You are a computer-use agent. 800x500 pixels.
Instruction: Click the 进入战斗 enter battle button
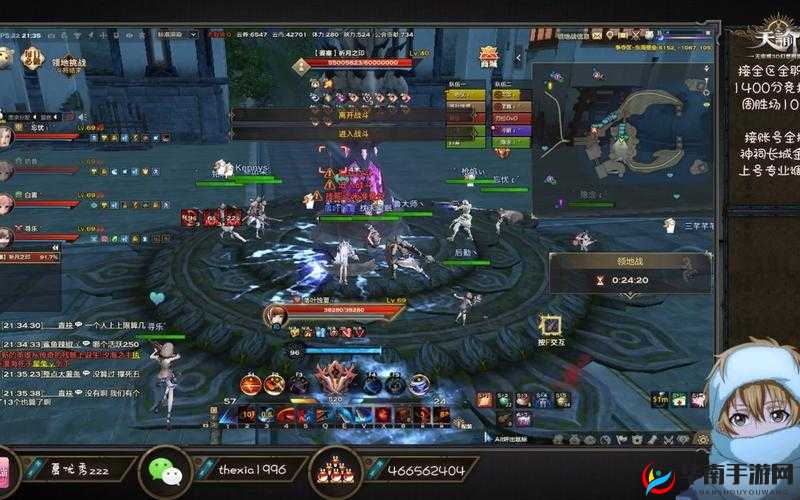coord(336,133)
